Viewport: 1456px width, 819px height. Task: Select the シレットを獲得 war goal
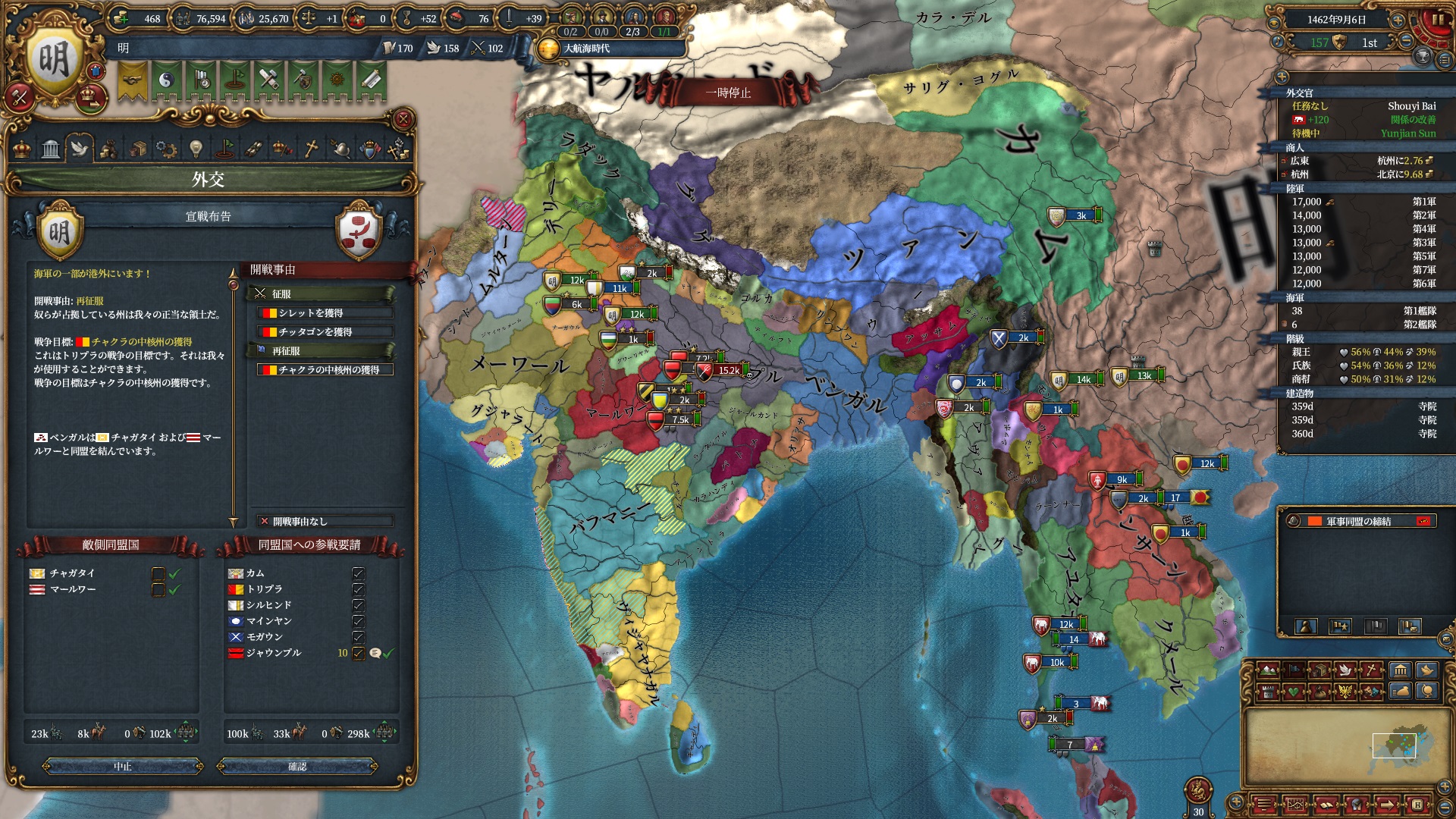pos(325,313)
